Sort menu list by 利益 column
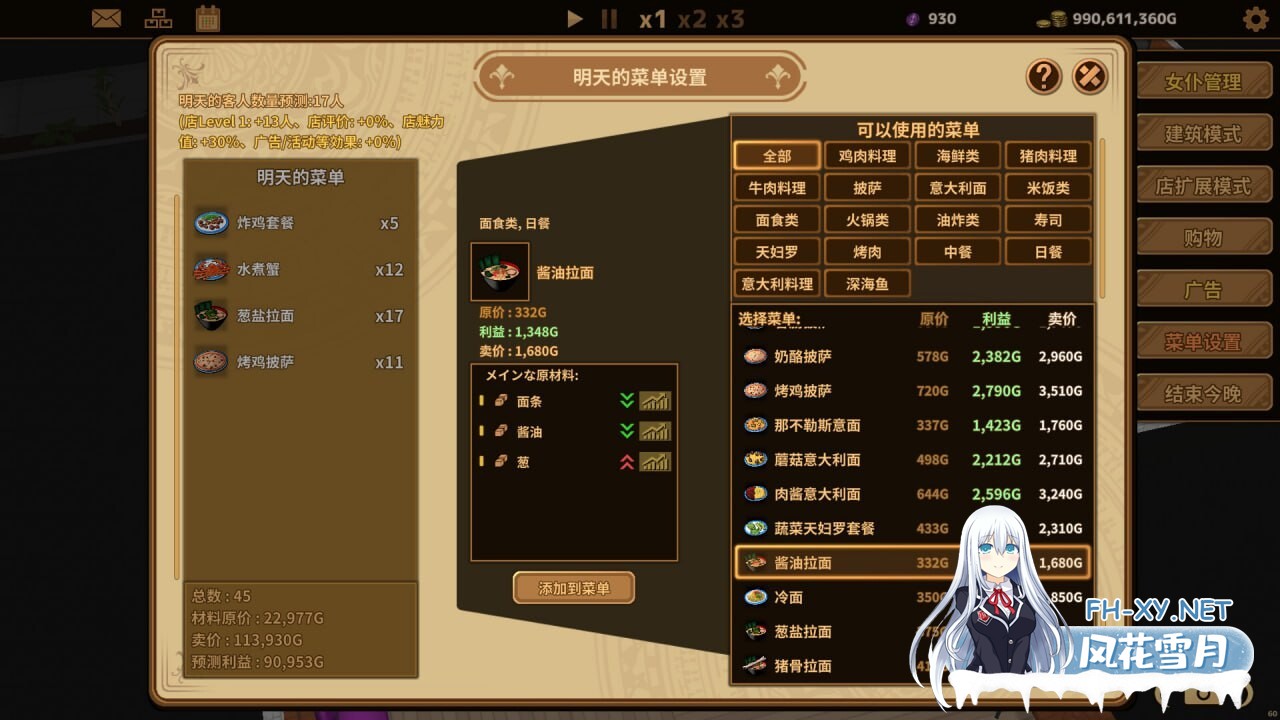The image size is (1280, 720). pos(994,320)
